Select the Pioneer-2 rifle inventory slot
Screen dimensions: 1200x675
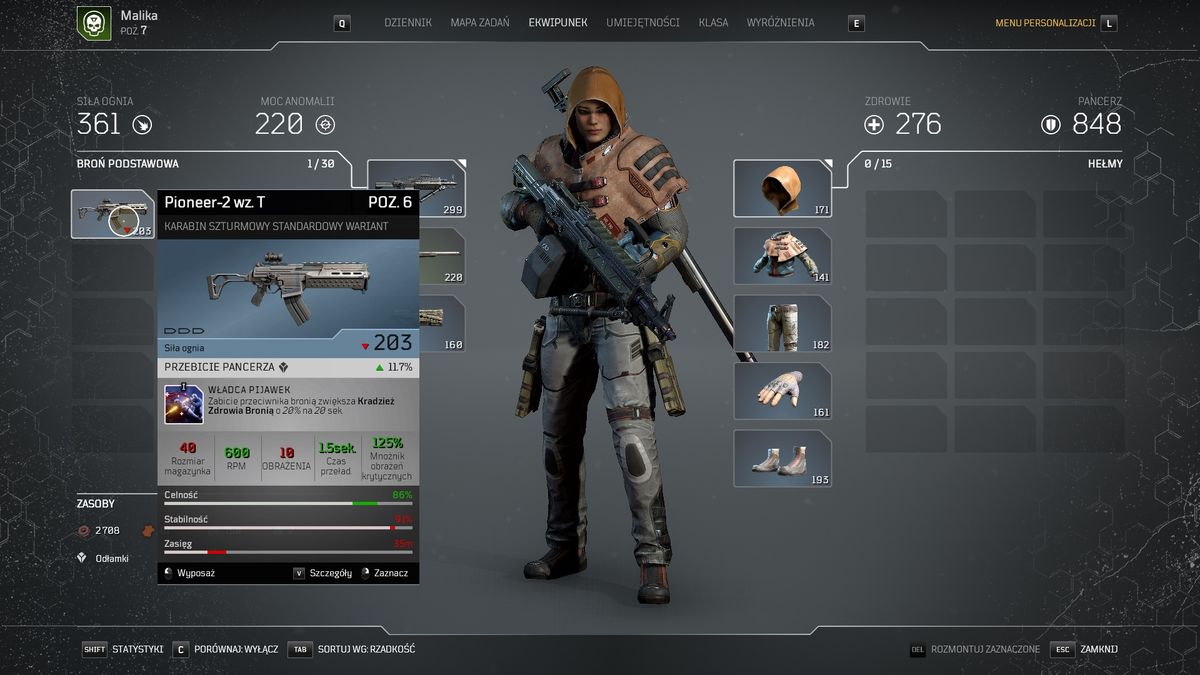(112, 213)
